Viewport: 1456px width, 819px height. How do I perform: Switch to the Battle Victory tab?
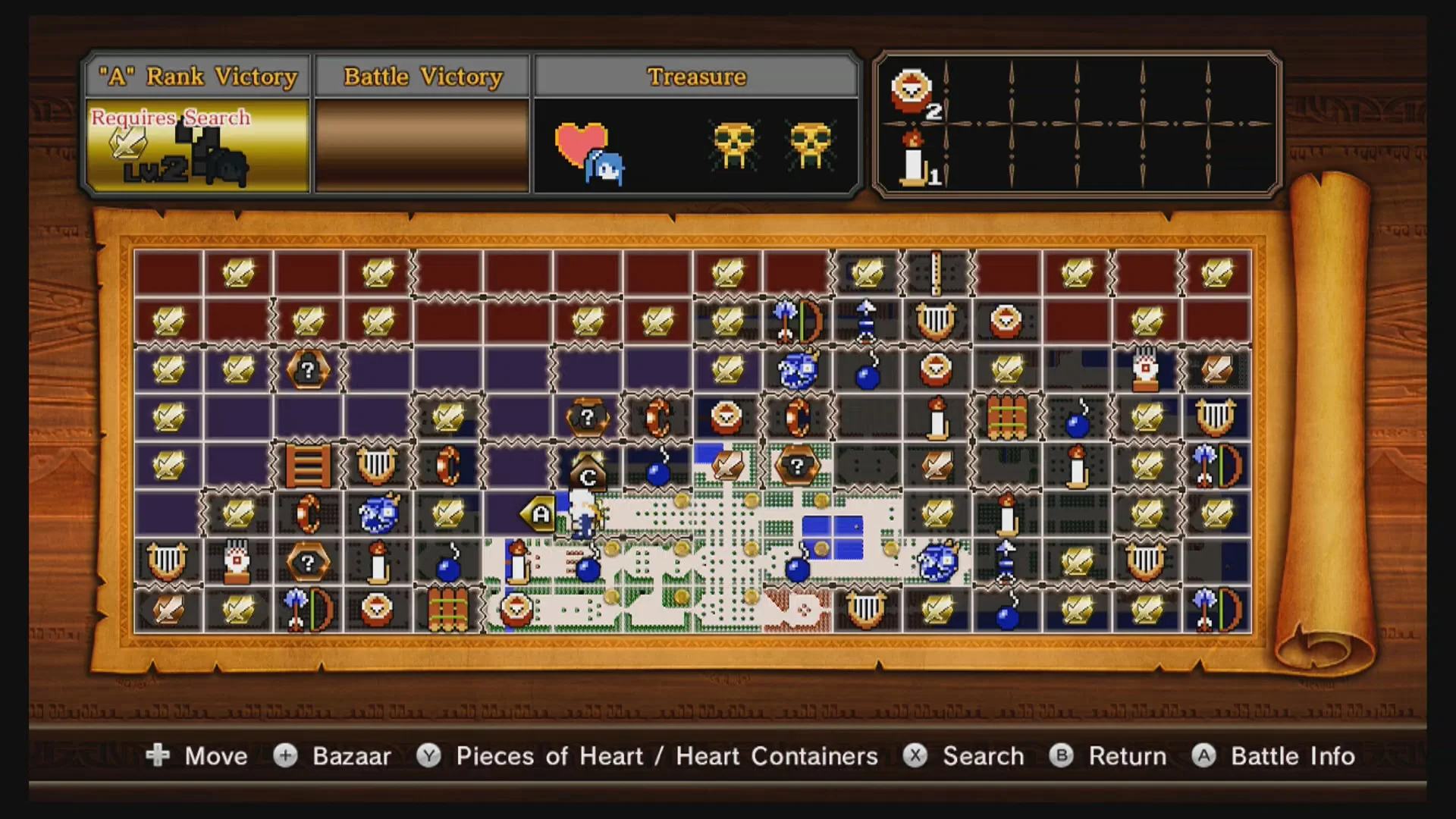coord(422,76)
